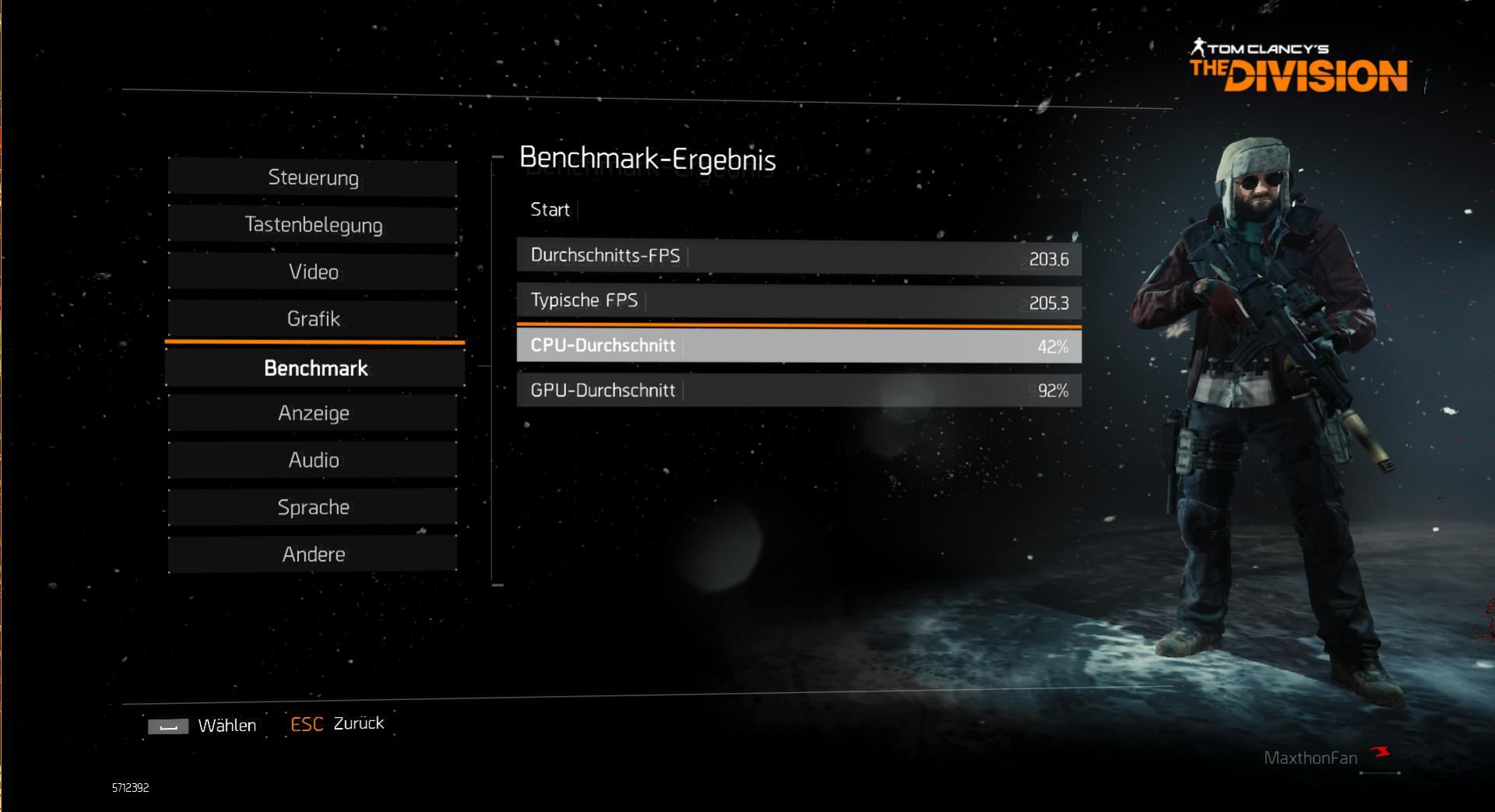Go to the Anzeige settings
The height and width of the screenshot is (812, 1495).
313,413
